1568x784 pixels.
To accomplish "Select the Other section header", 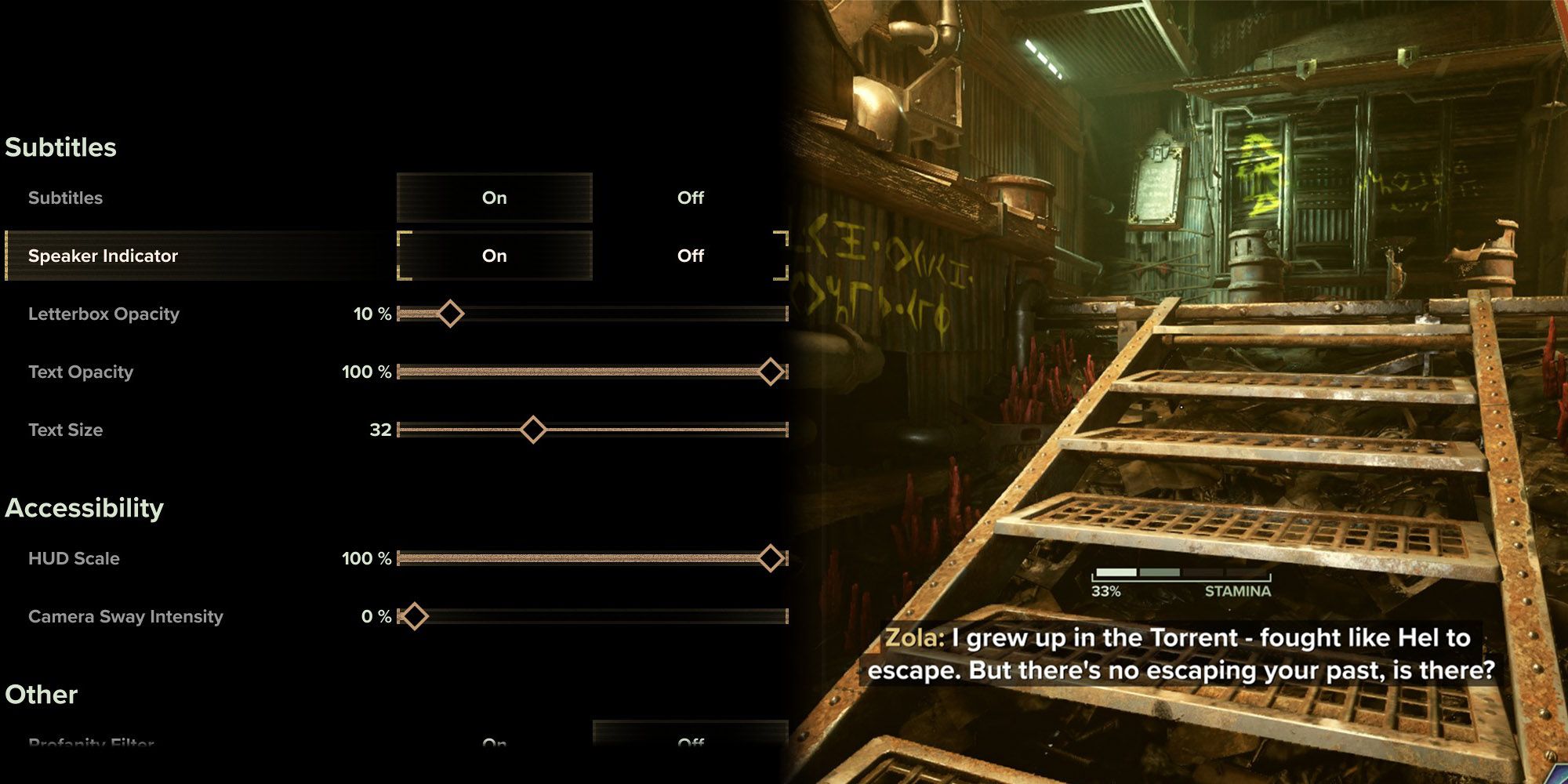I will 41,694.
